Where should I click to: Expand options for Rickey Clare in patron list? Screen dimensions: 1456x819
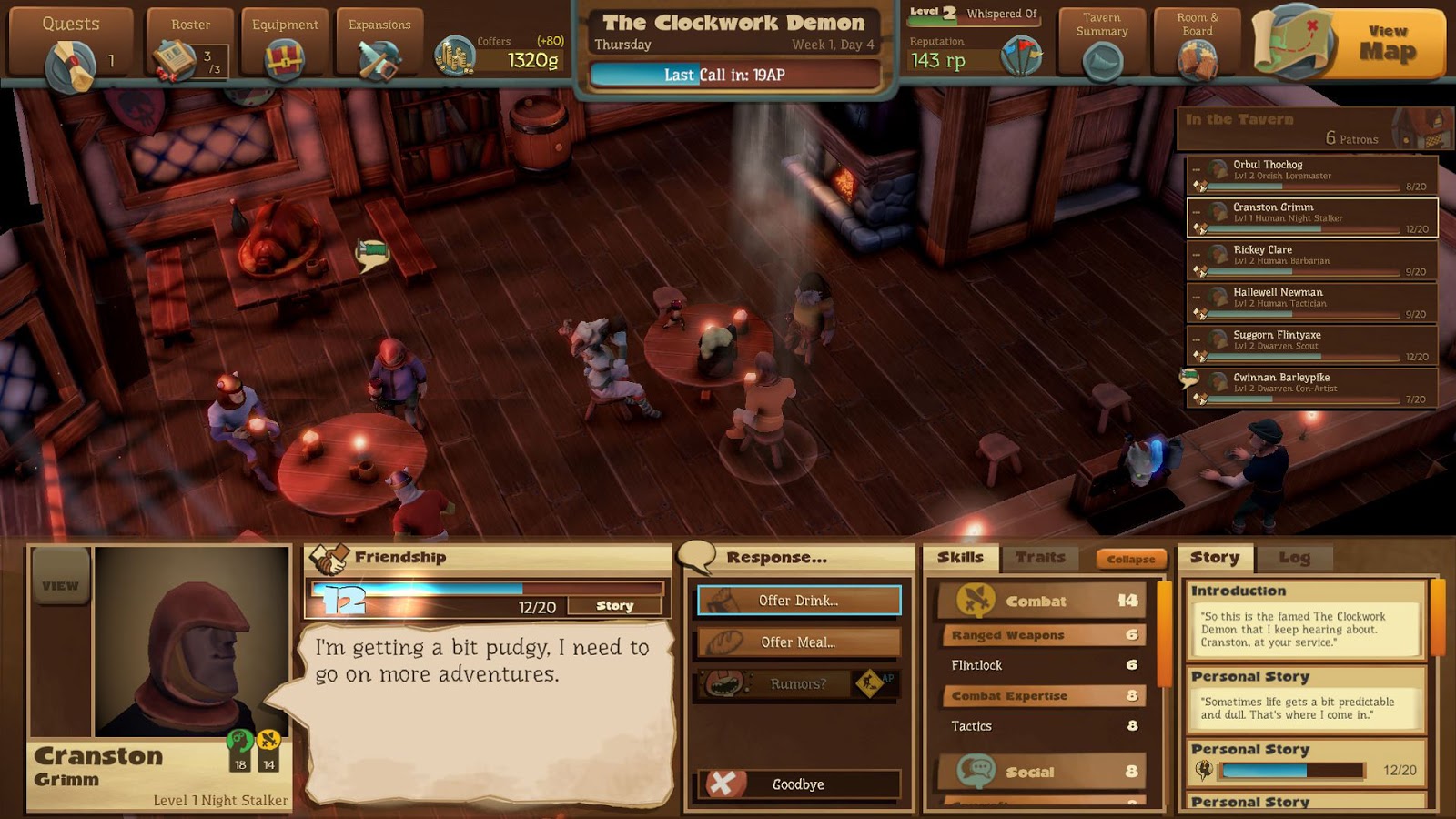pyautogui.click(x=1197, y=255)
